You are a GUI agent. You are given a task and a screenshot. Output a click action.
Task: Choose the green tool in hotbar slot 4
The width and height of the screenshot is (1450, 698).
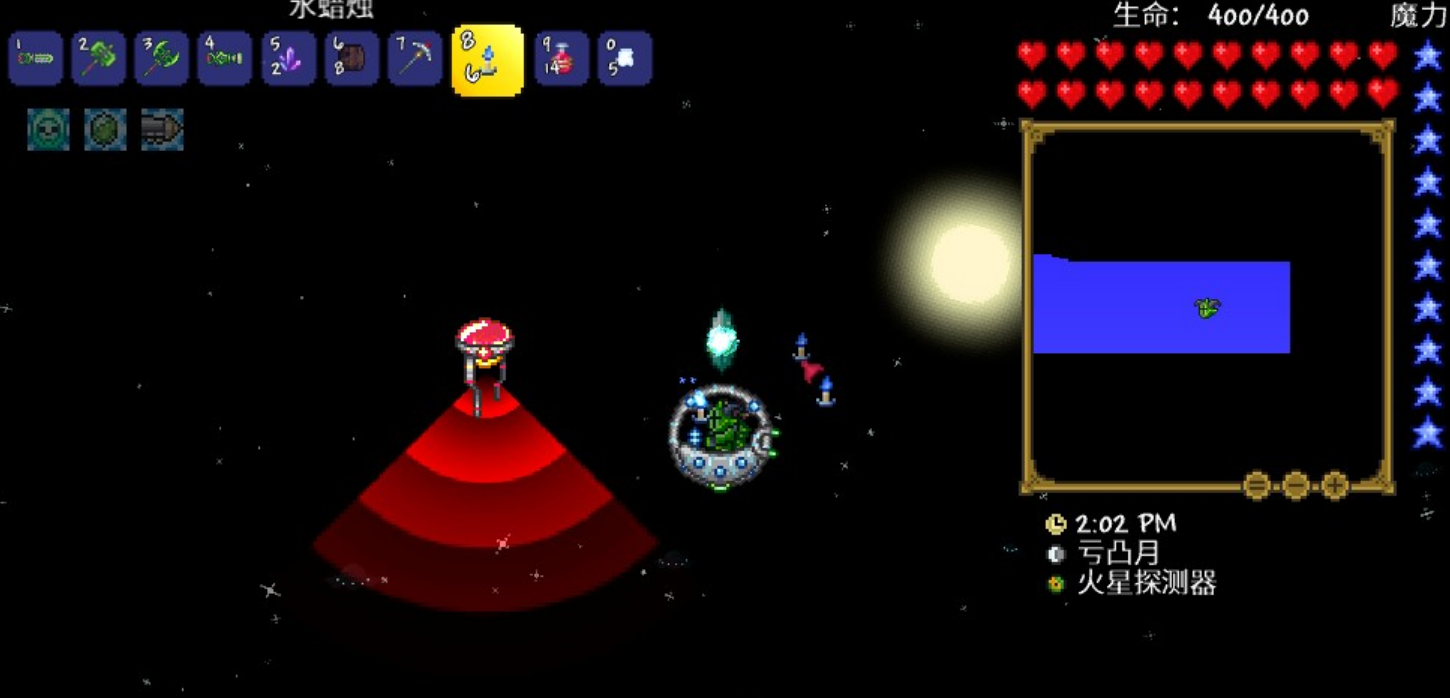[224, 59]
